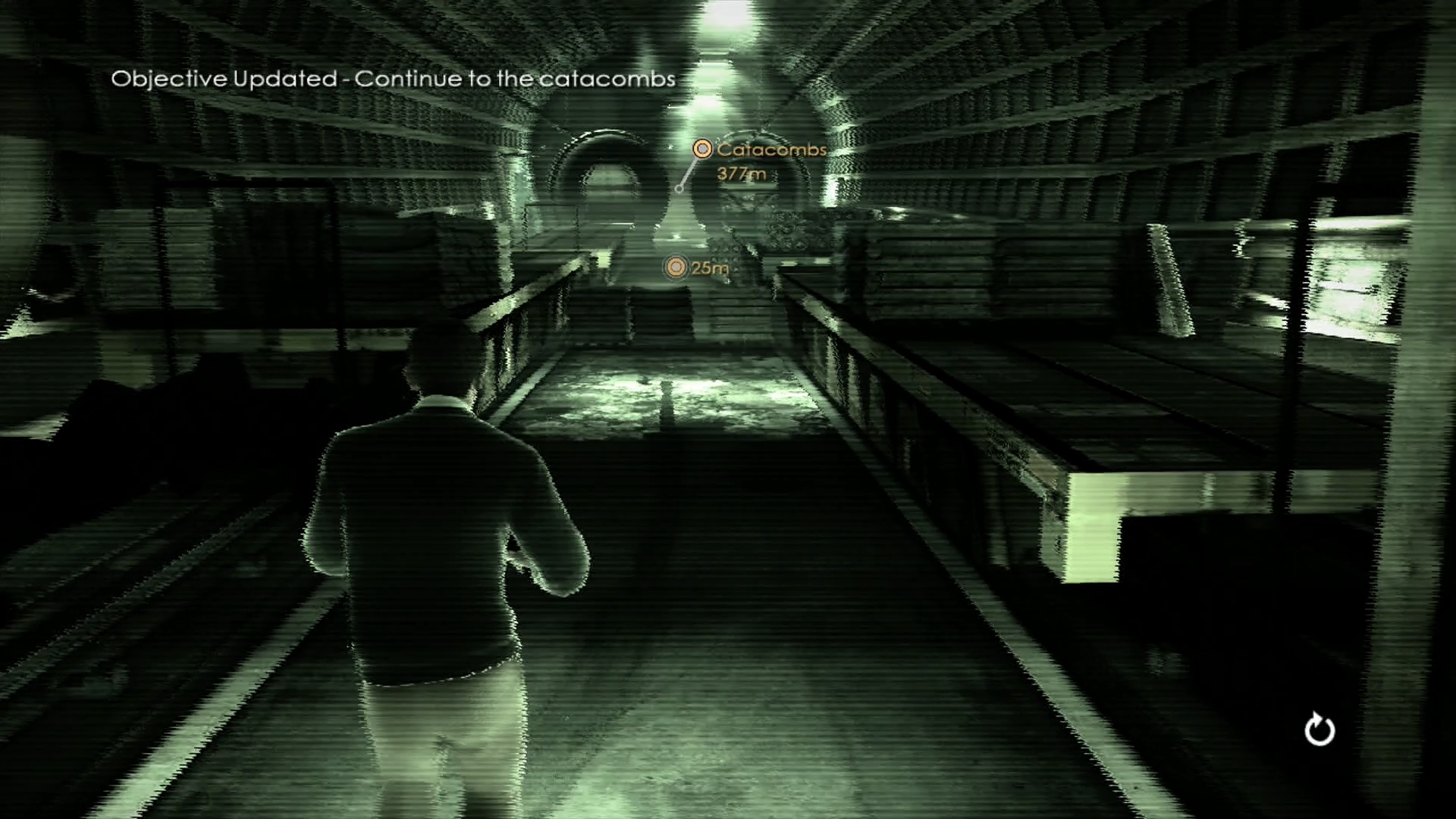Viewport: 1456px width, 819px height.
Task: Click the 25m waypoint marker
Action: (x=675, y=267)
